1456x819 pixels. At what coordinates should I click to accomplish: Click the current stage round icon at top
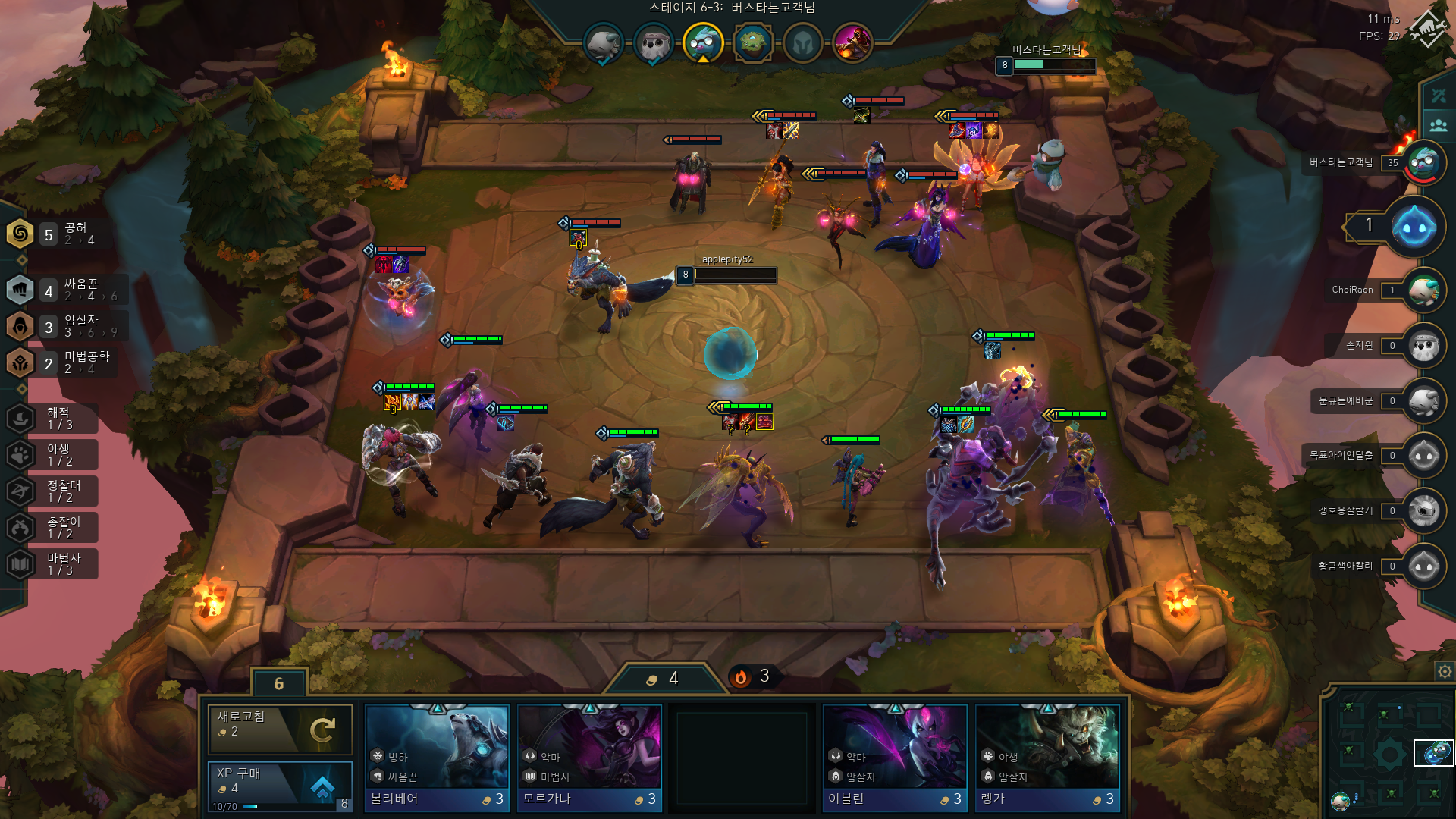point(702,42)
